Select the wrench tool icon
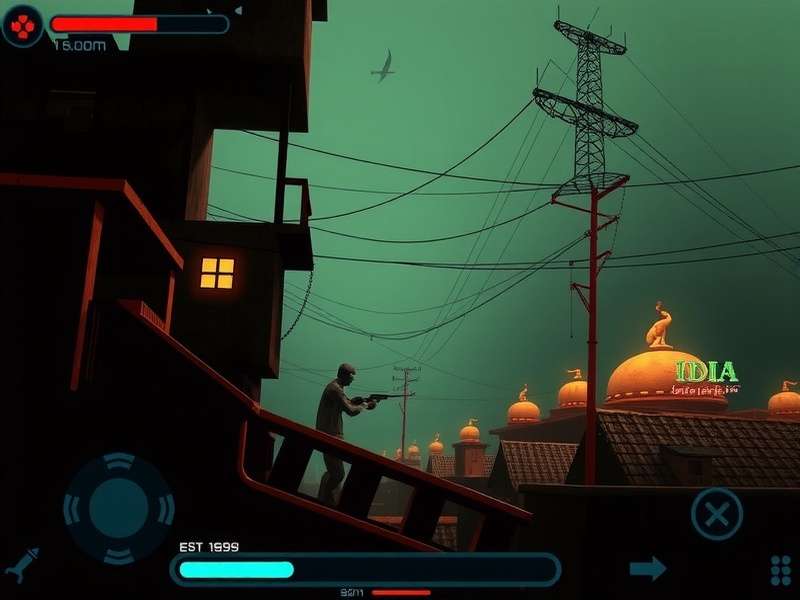The image size is (800, 600). pos(22,565)
